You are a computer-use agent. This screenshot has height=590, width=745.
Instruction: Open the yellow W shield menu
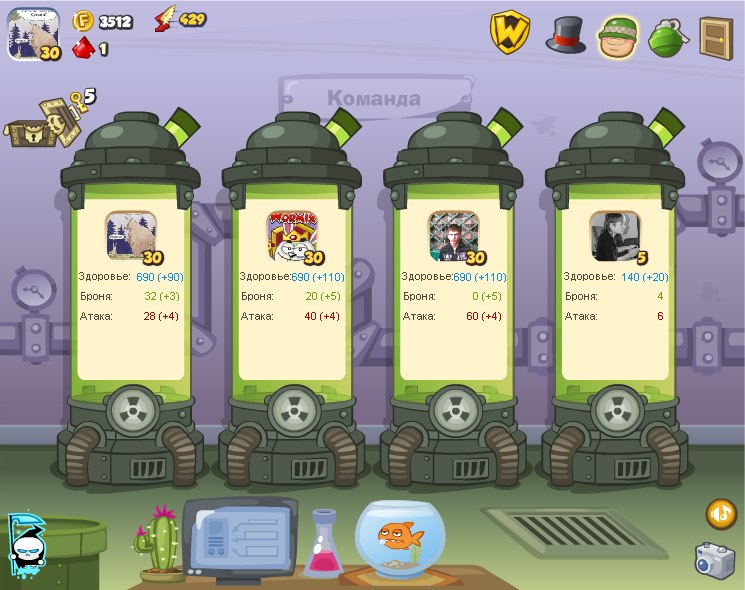pyautogui.click(x=509, y=33)
